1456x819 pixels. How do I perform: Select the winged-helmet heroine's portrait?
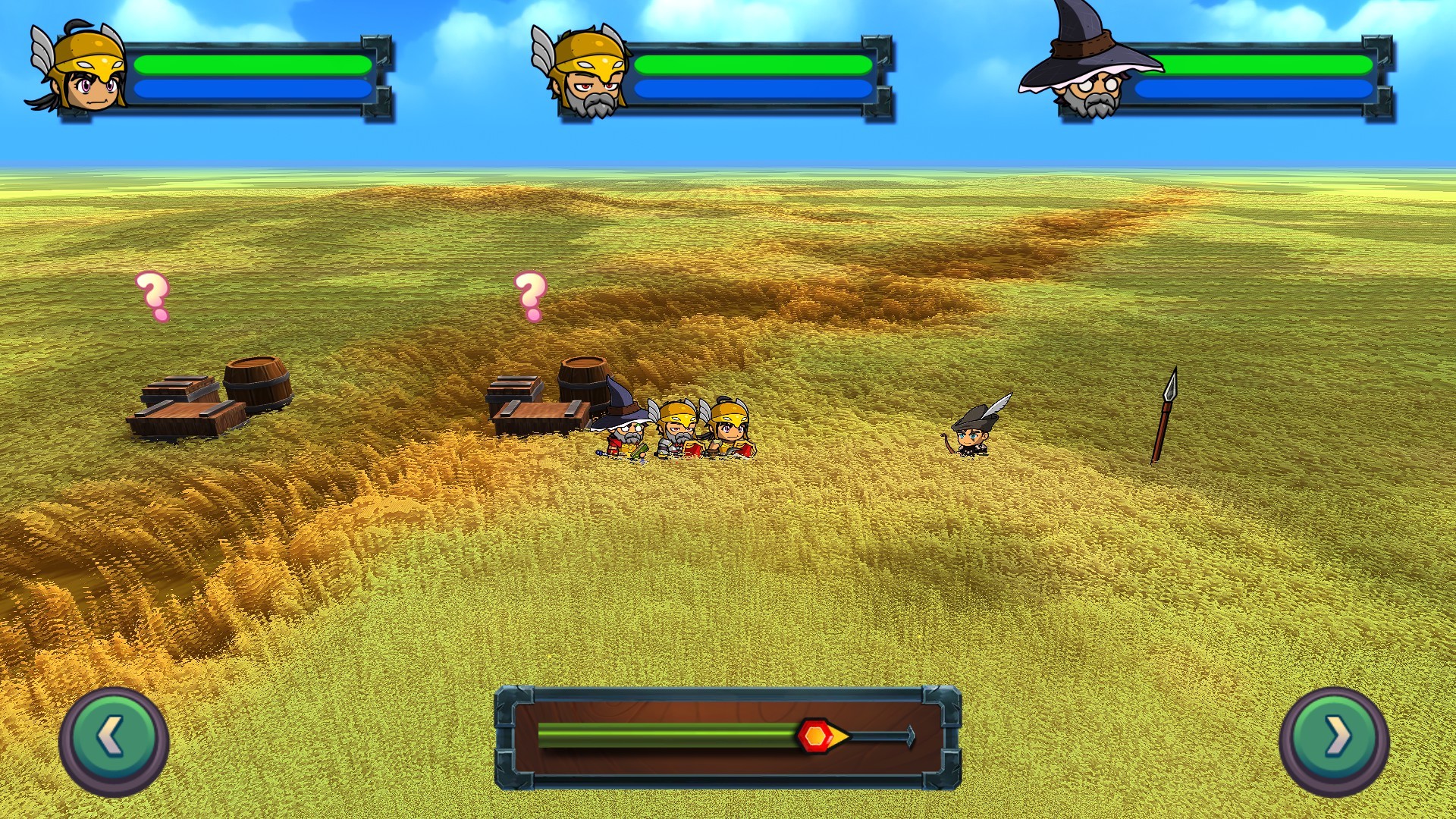pos(80,68)
